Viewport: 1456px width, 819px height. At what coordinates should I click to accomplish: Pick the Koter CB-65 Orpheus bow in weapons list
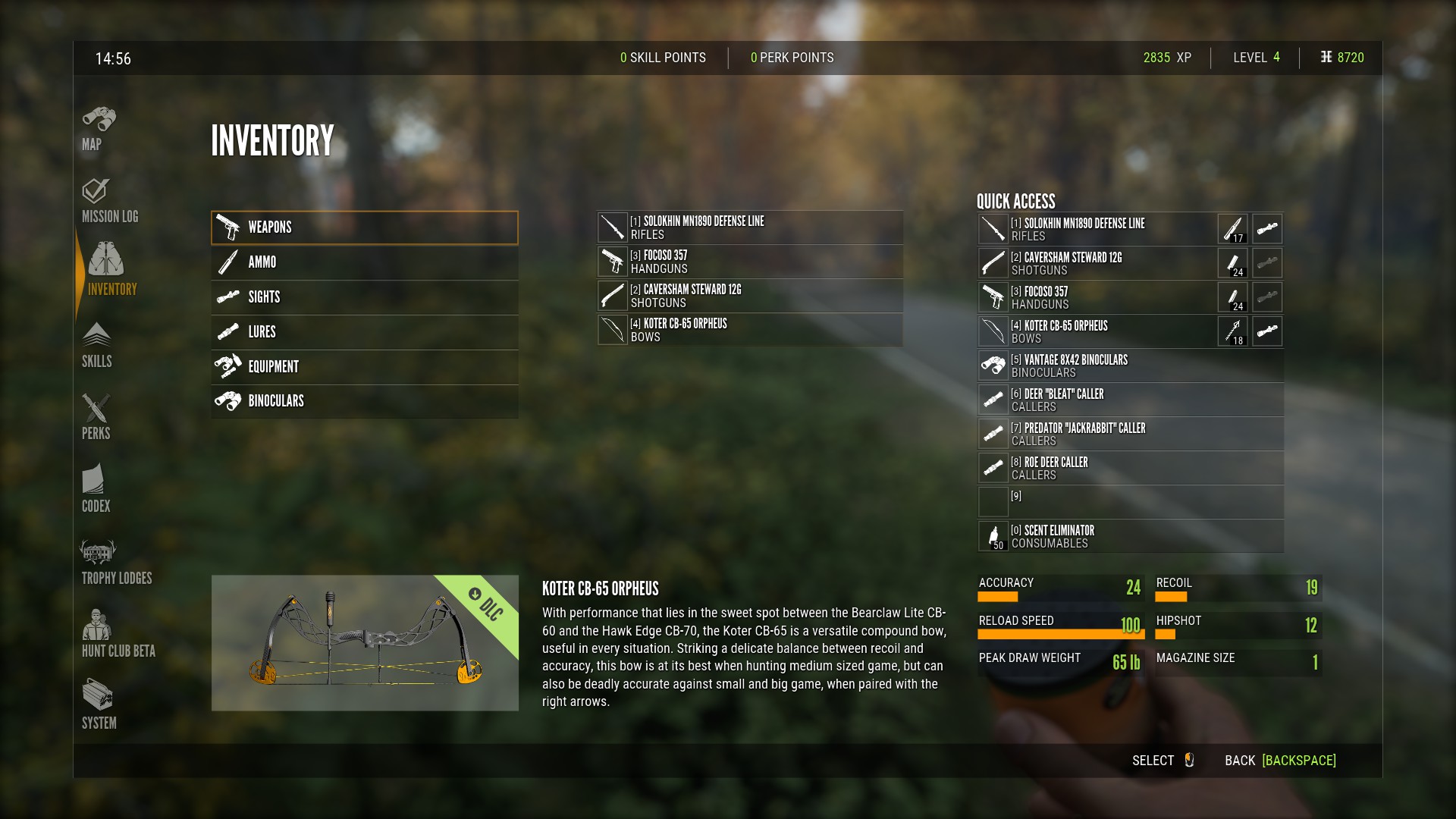click(750, 330)
